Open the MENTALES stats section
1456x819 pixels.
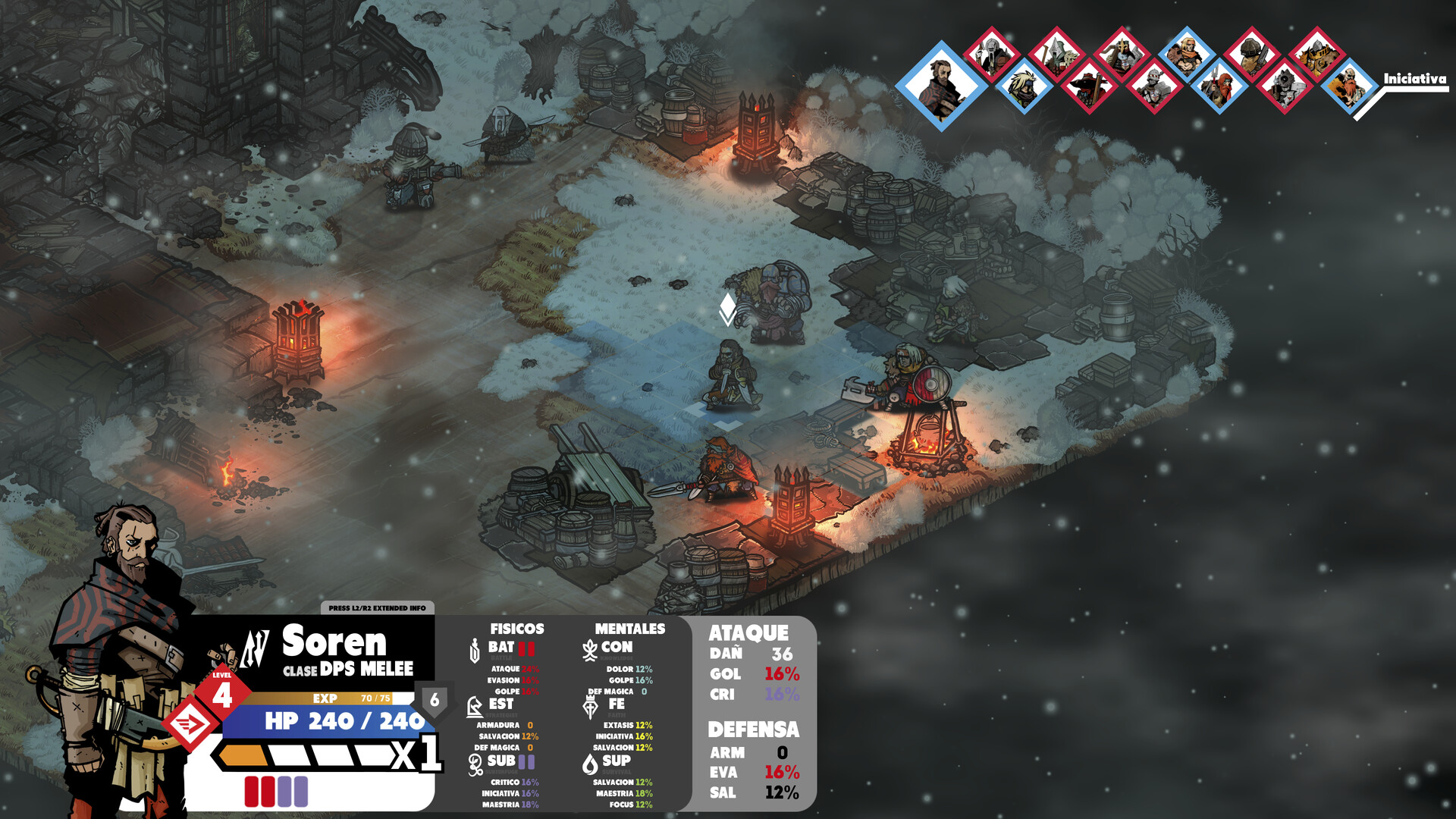tap(629, 628)
